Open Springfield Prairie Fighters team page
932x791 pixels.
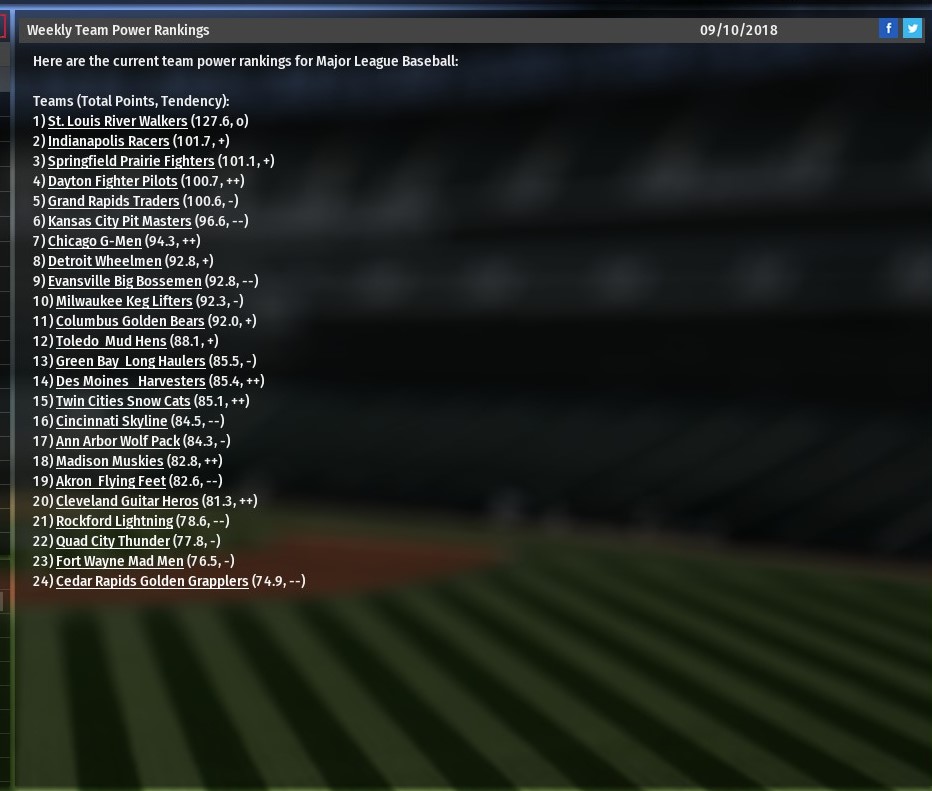[x=131, y=161]
